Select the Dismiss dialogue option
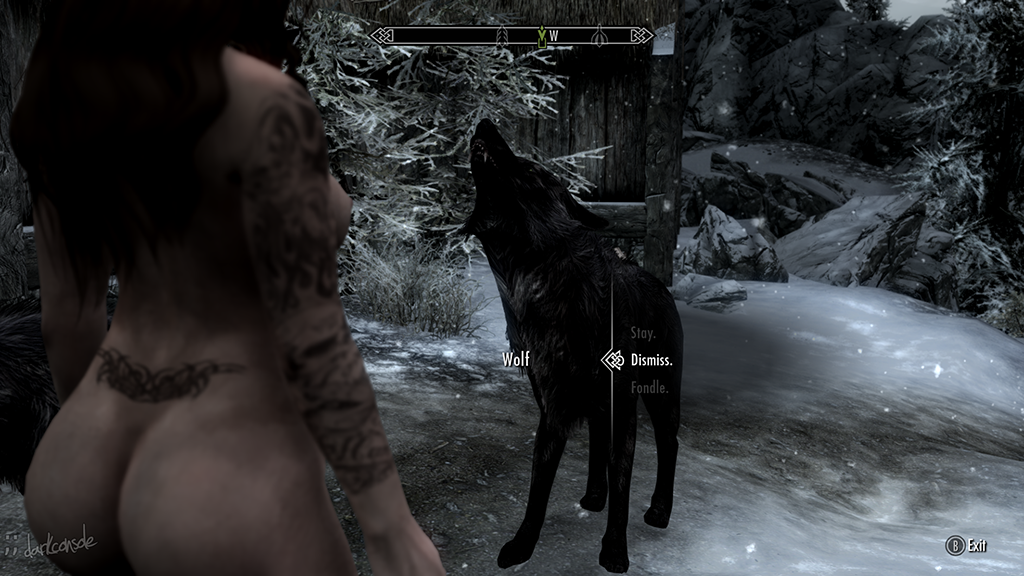Screen dimensions: 1024x576 [651, 359]
